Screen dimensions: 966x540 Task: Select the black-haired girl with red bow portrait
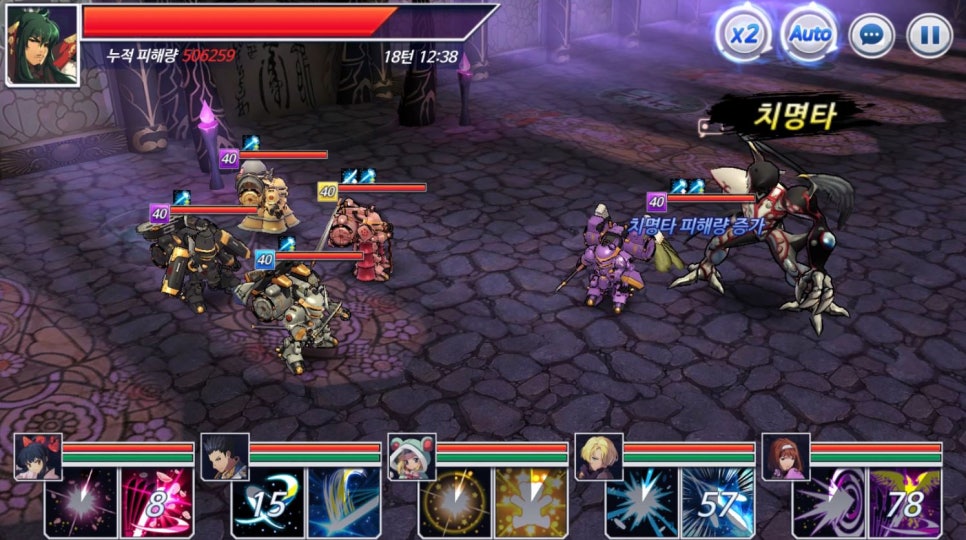pyautogui.click(x=38, y=456)
